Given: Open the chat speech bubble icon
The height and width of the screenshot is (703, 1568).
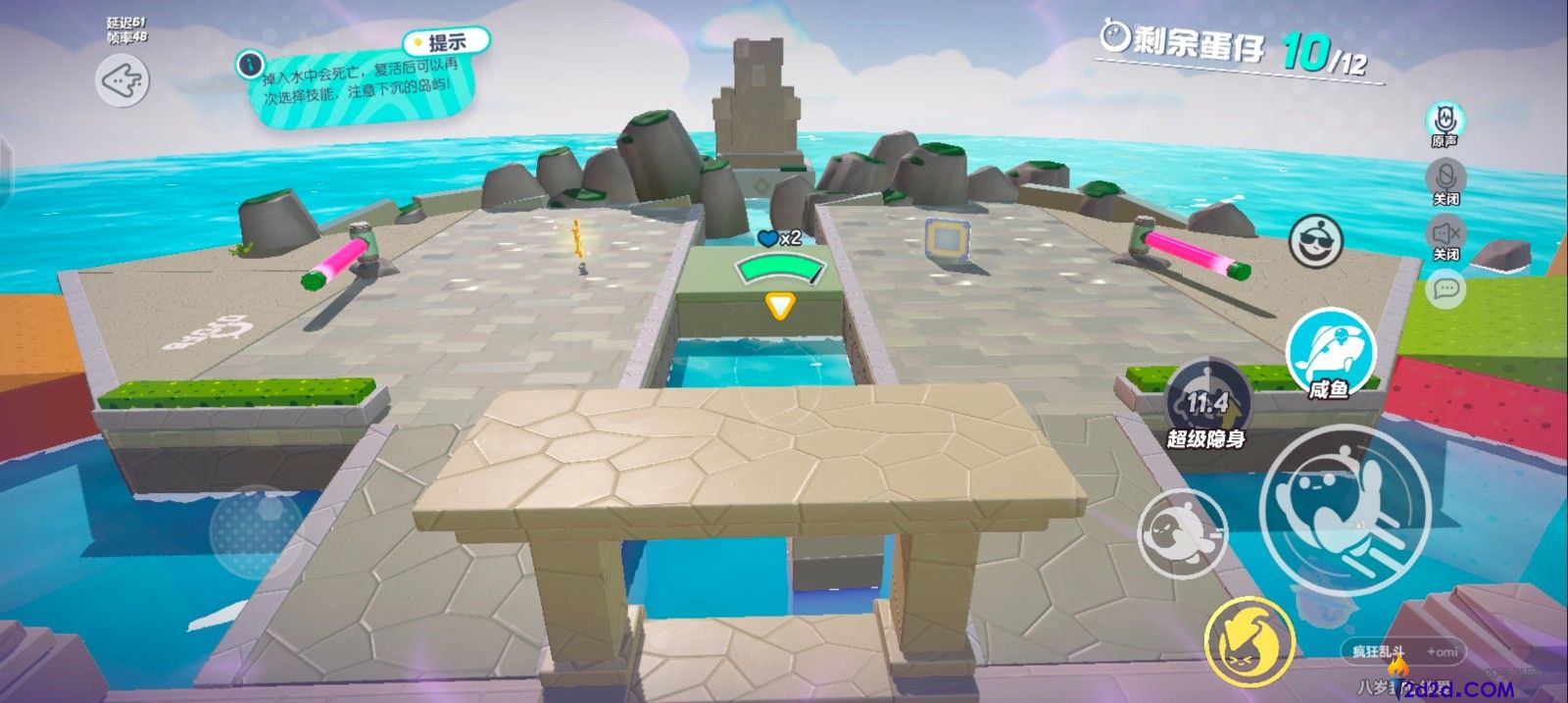Looking at the screenshot, I should (x=1446, y=289).
